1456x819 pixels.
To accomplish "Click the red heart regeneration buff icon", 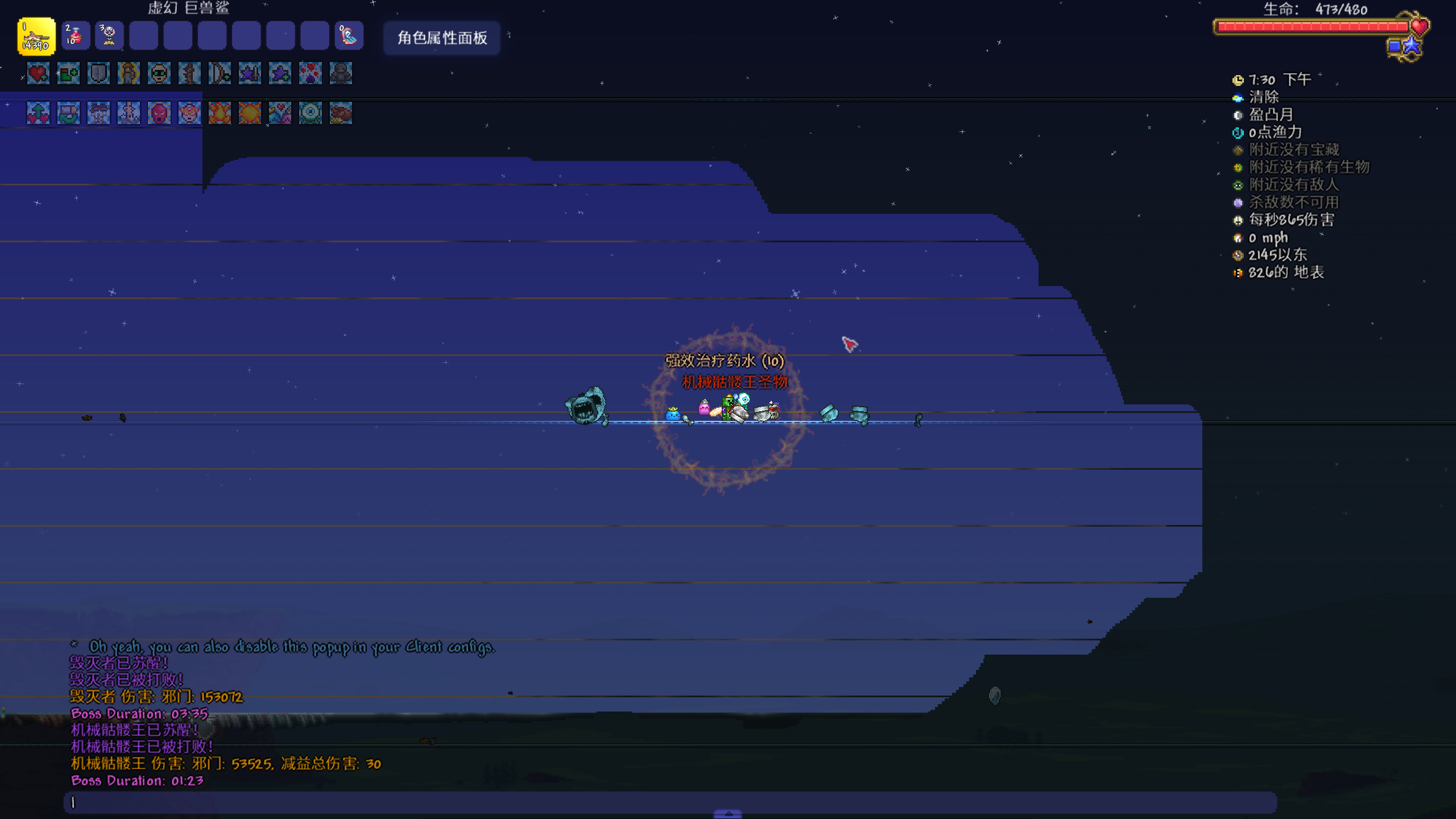I will pyautogui.click(x=38, y=73).
